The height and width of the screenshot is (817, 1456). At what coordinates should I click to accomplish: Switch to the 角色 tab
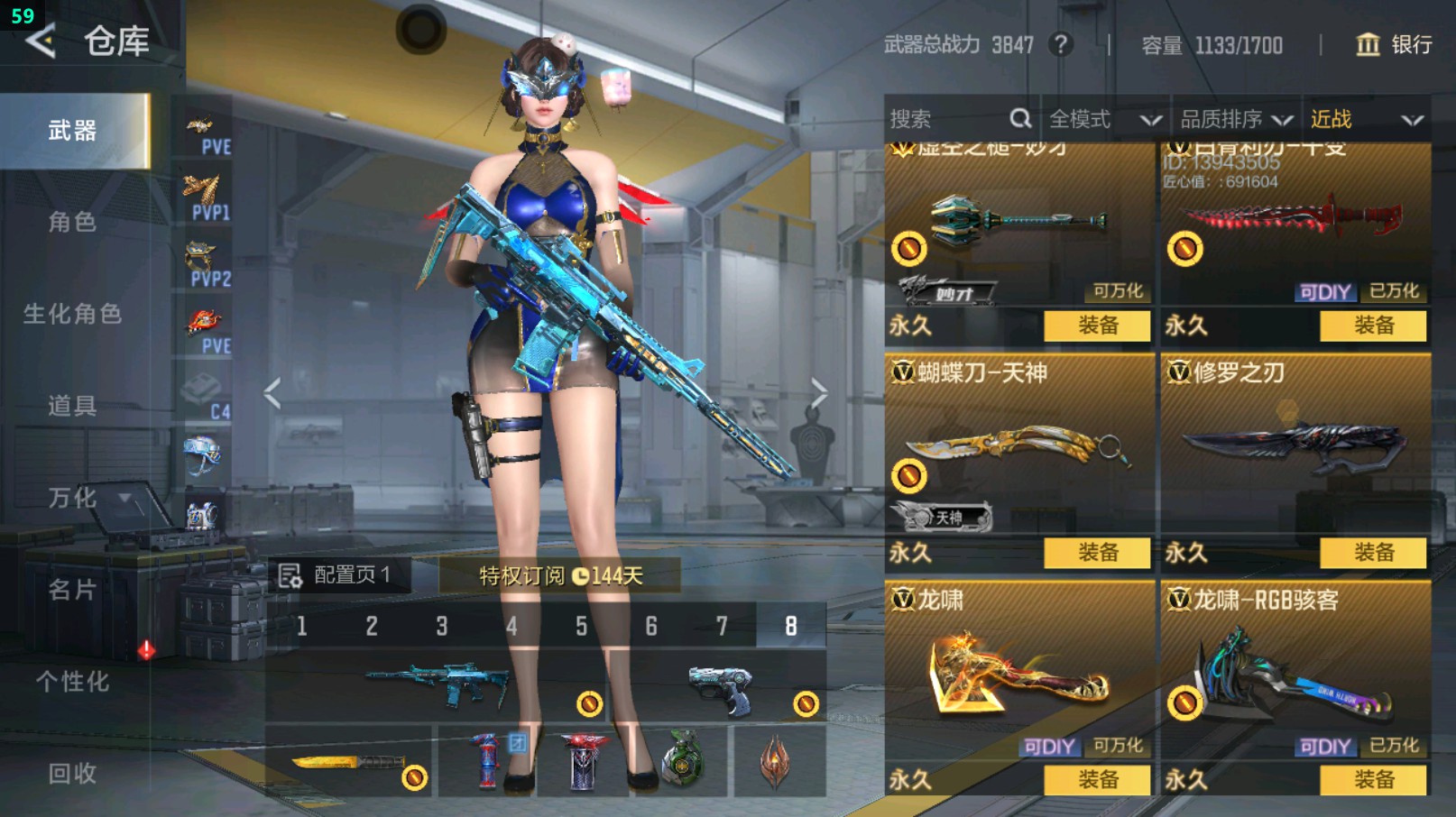72,222
